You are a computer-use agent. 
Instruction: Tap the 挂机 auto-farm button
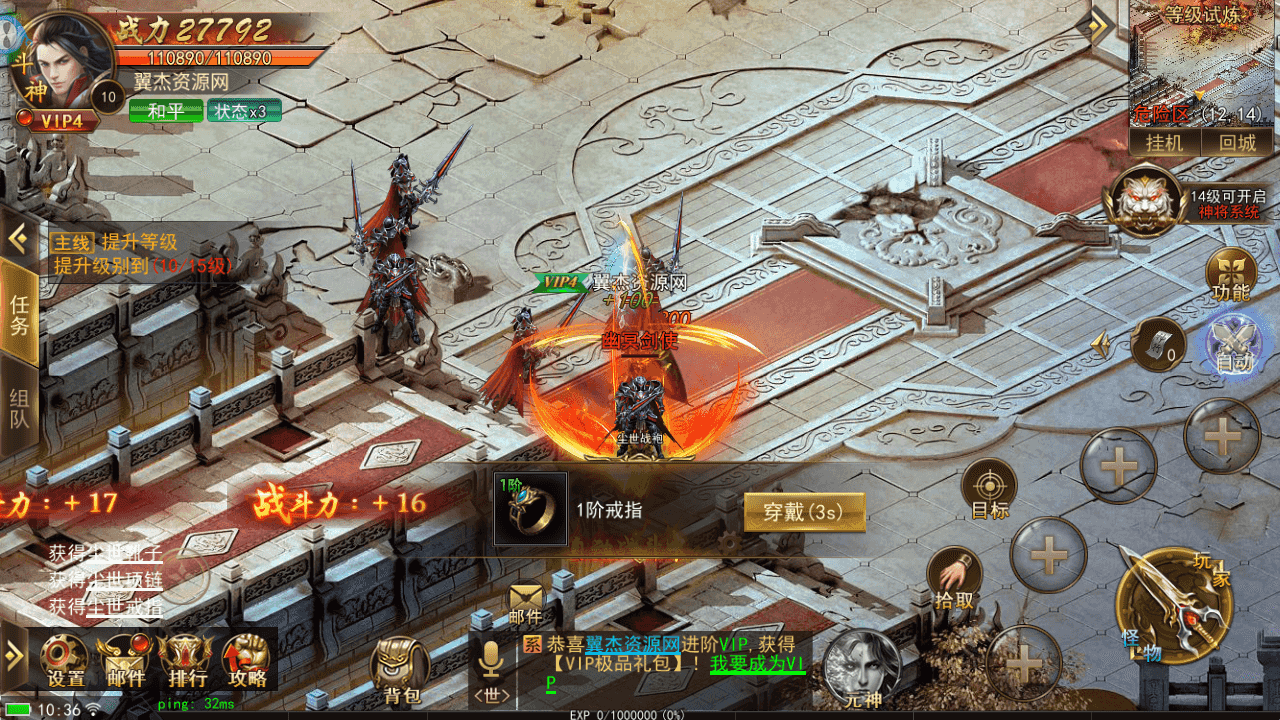(x=1164, y=142)
